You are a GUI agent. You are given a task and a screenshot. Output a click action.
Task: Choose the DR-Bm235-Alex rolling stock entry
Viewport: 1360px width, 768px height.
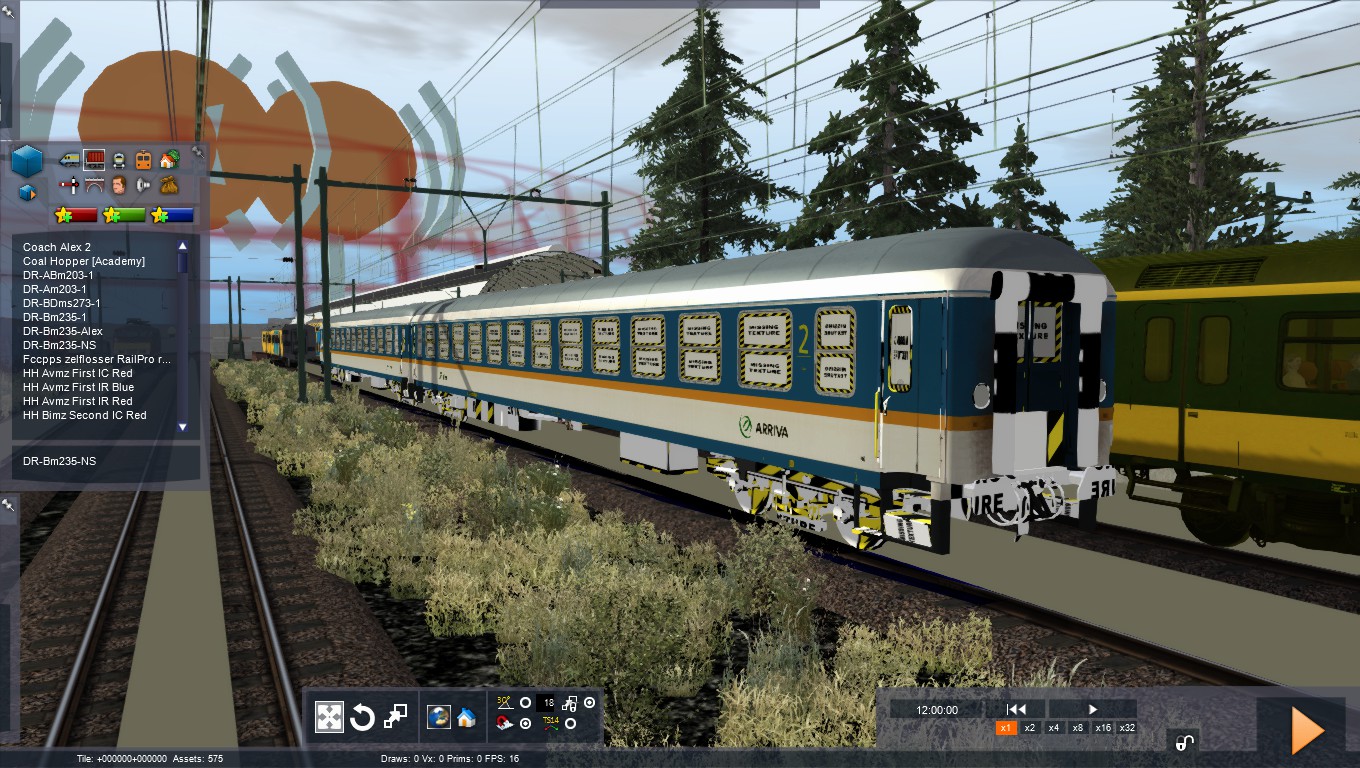coord(63,331)
